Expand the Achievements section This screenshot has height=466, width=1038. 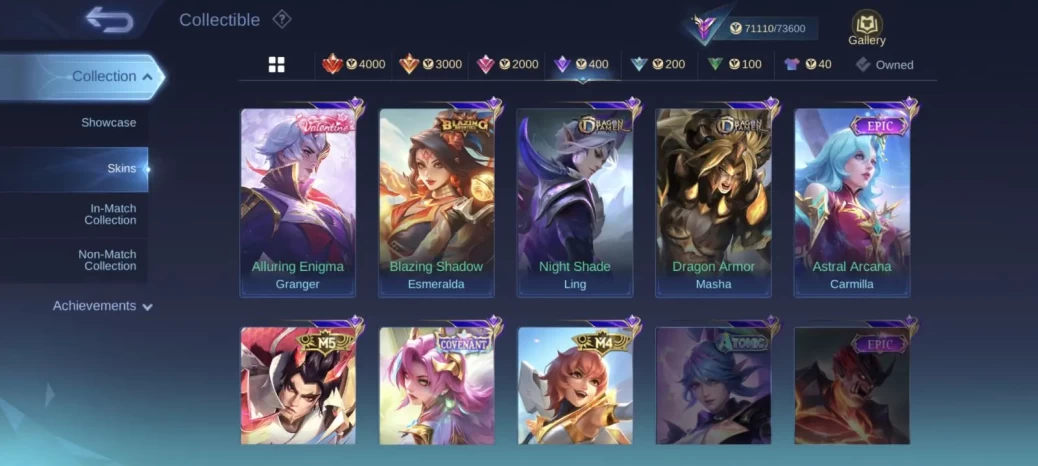tap(103, 306)
